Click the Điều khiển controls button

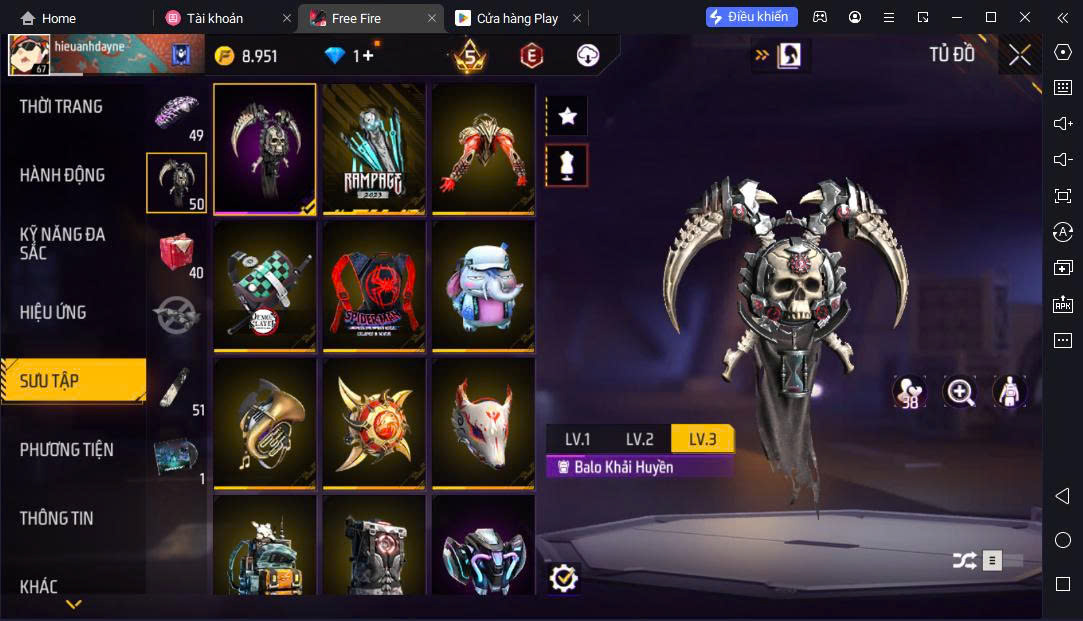[752, 17]
